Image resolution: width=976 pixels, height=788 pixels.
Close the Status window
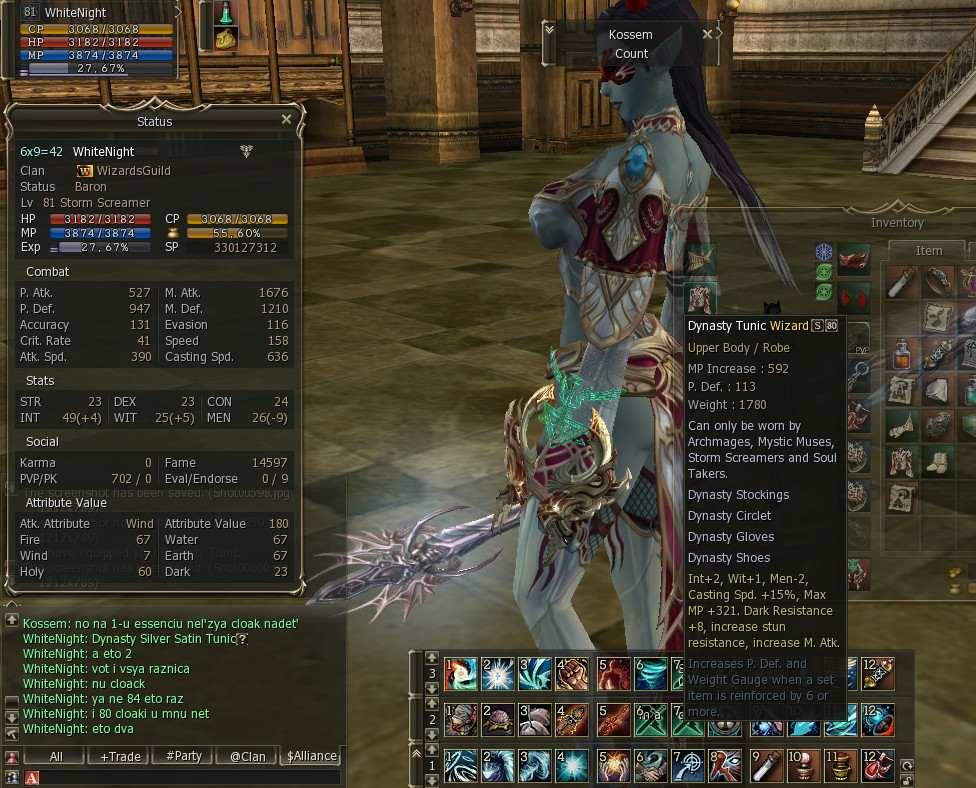click(x=286, y=119)
